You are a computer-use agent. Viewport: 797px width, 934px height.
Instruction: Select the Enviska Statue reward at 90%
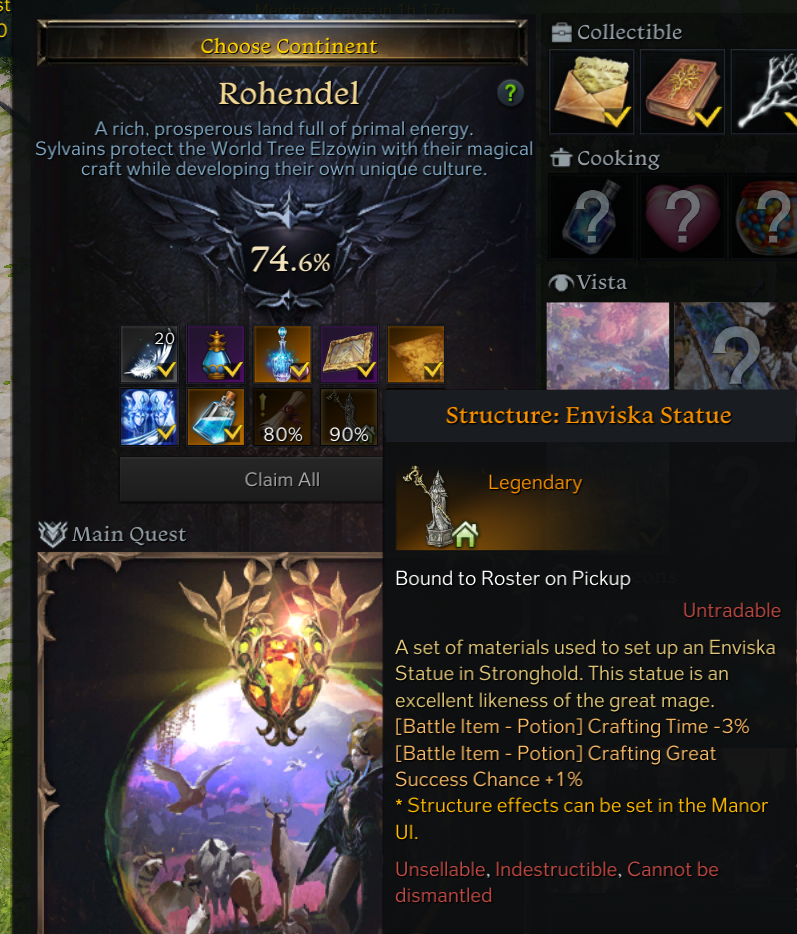(349, 417)
